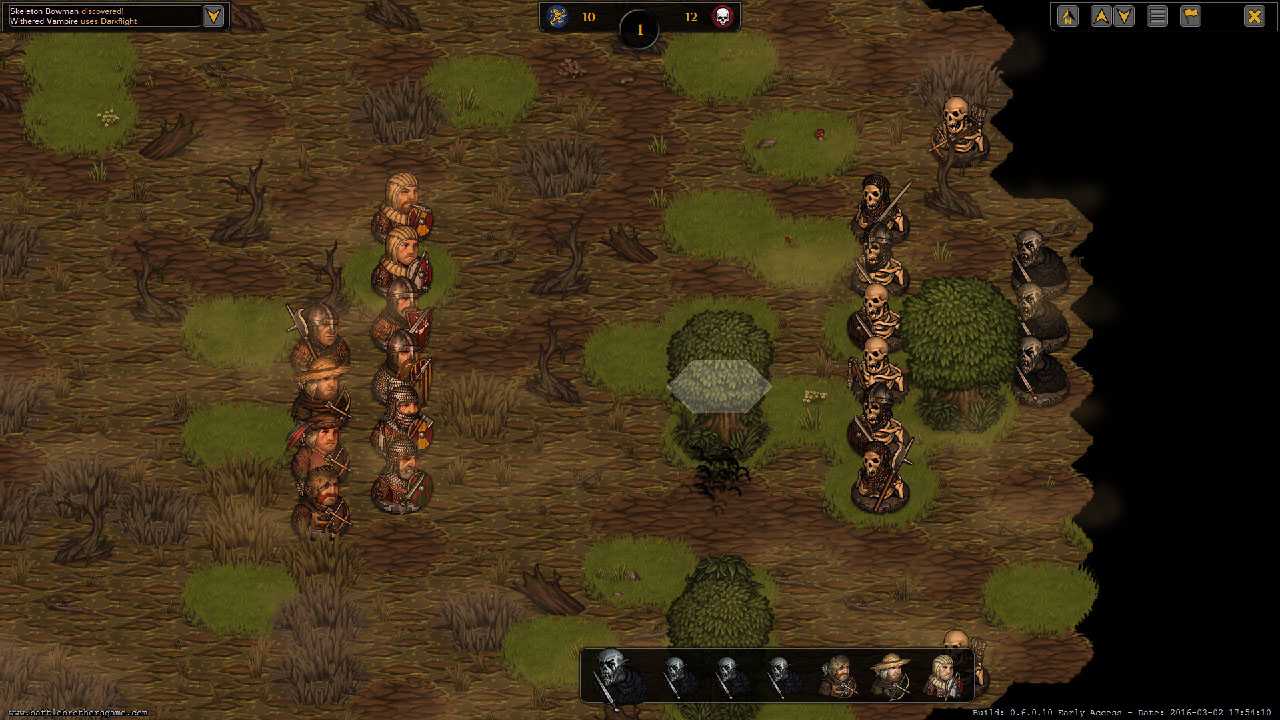Select the bearded brother portrait in turn order
Screen dimensions: 1280x720
[x=837, y=677]
